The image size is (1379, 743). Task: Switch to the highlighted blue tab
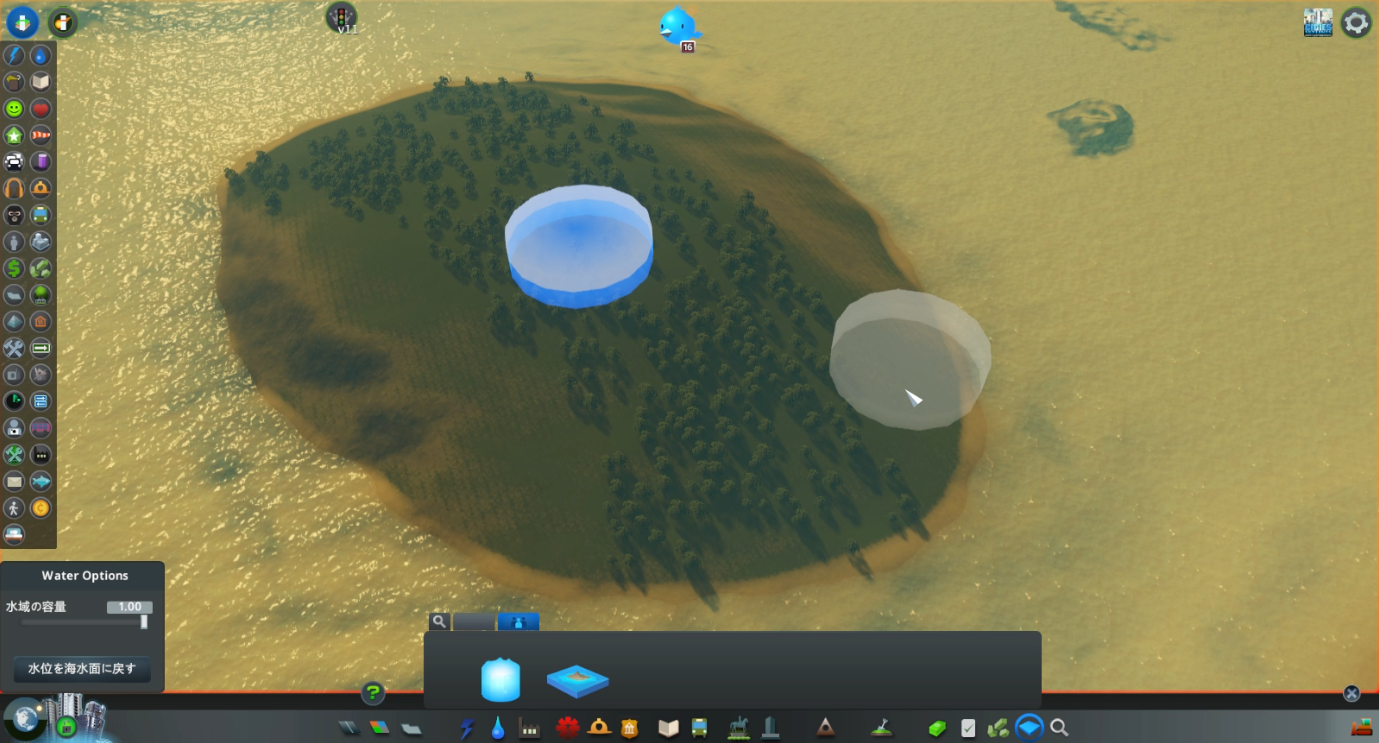(519, 621)
